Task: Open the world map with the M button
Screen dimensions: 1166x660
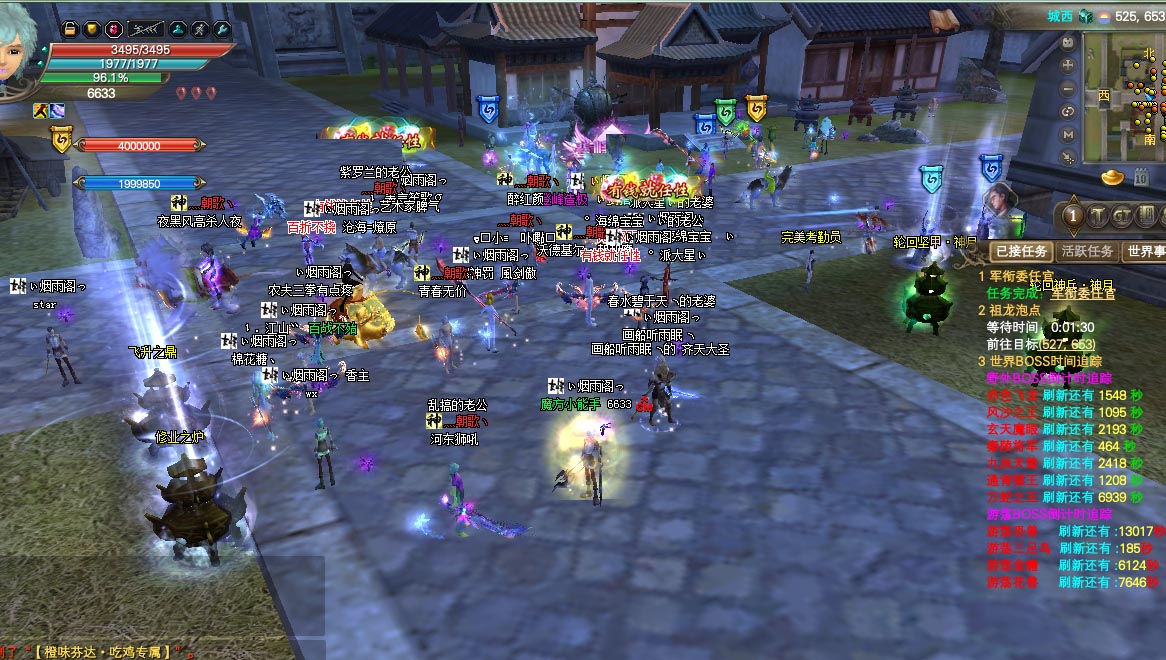Action: tap(1068, 134)
